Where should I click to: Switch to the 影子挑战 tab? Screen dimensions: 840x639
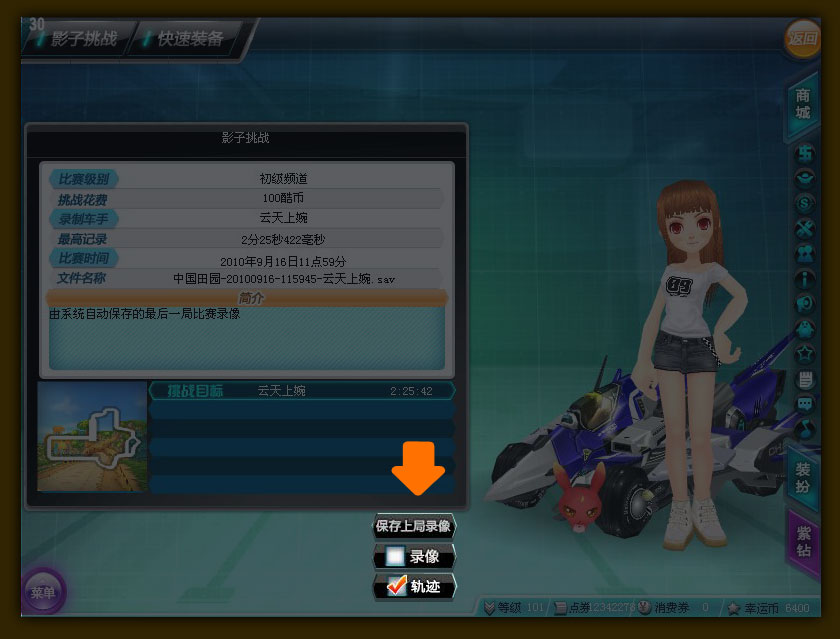(78, 40)
